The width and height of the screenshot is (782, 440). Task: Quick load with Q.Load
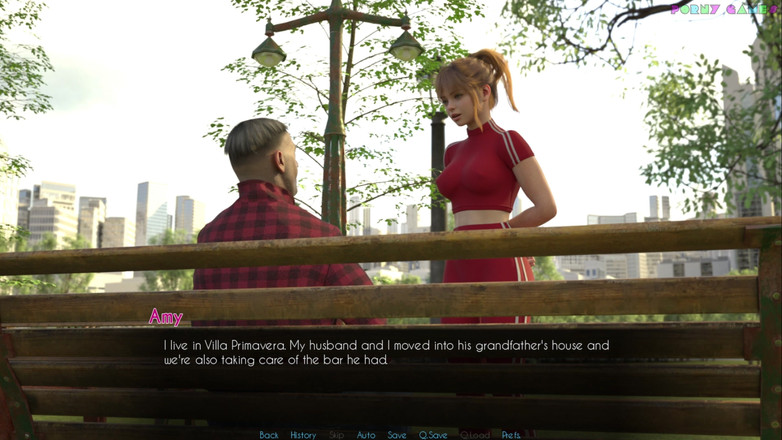coord(475,435)
